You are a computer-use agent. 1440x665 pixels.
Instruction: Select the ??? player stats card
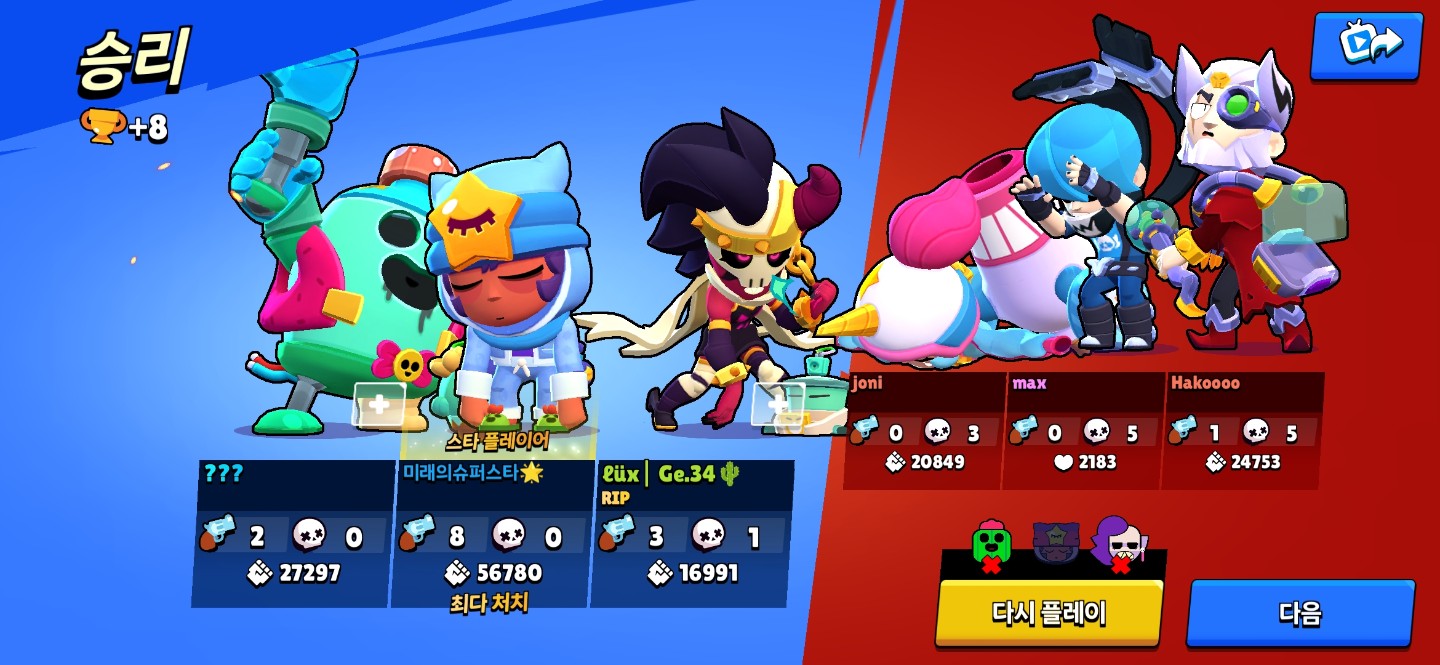[x=291, y=533]
